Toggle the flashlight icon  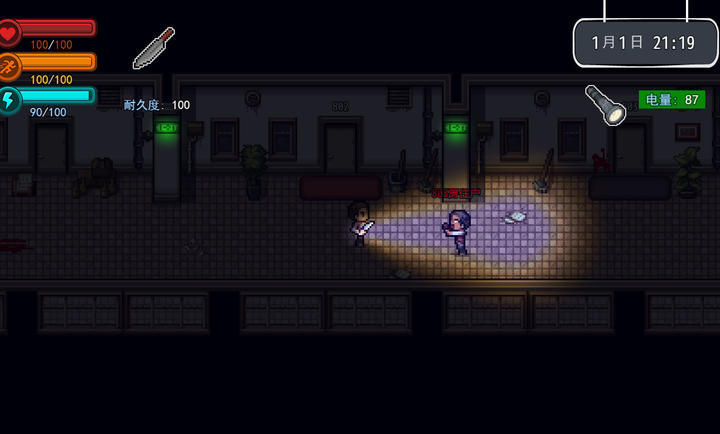tap(605, 104)
